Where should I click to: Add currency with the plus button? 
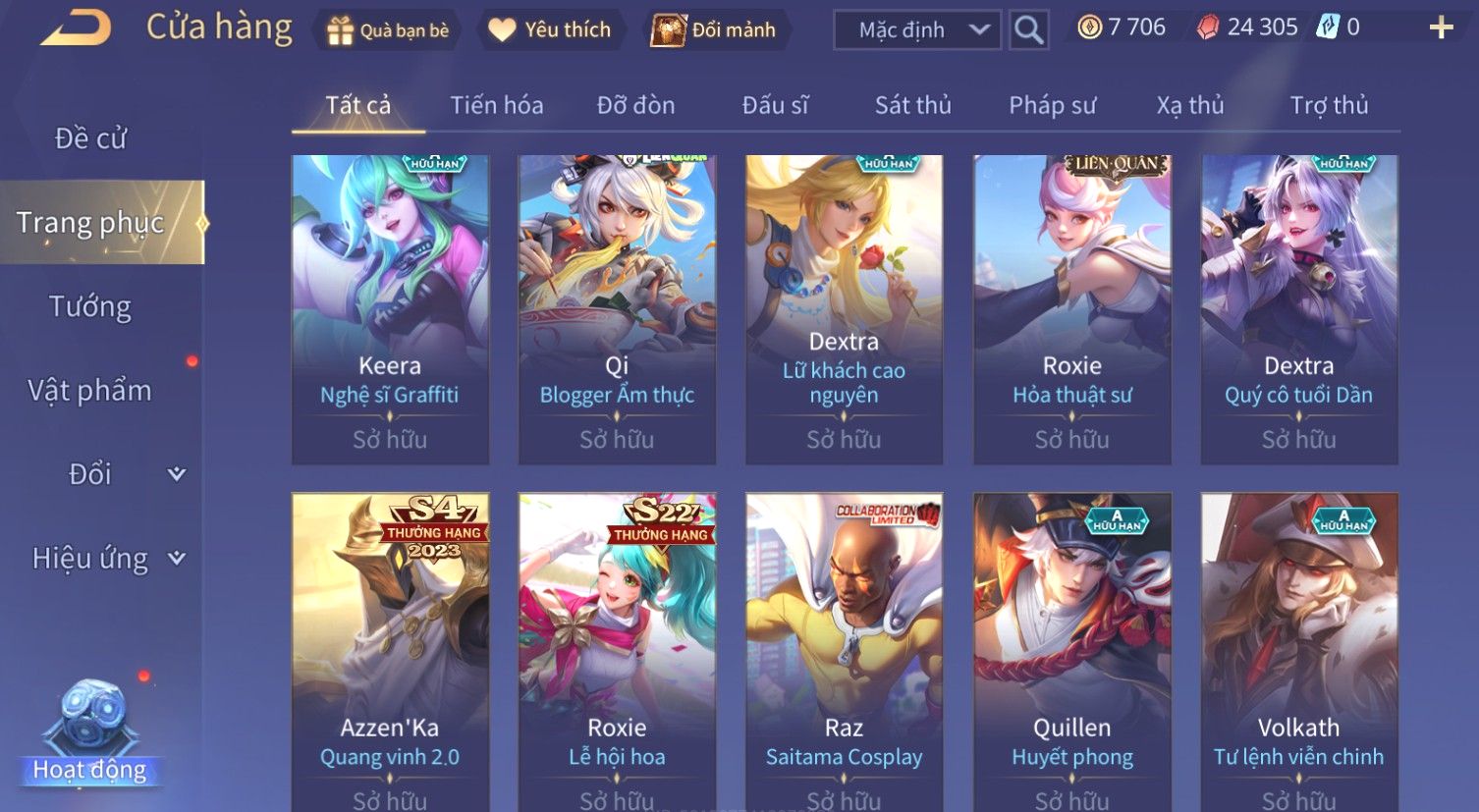pyautogui.click(x=1441, y=27)
